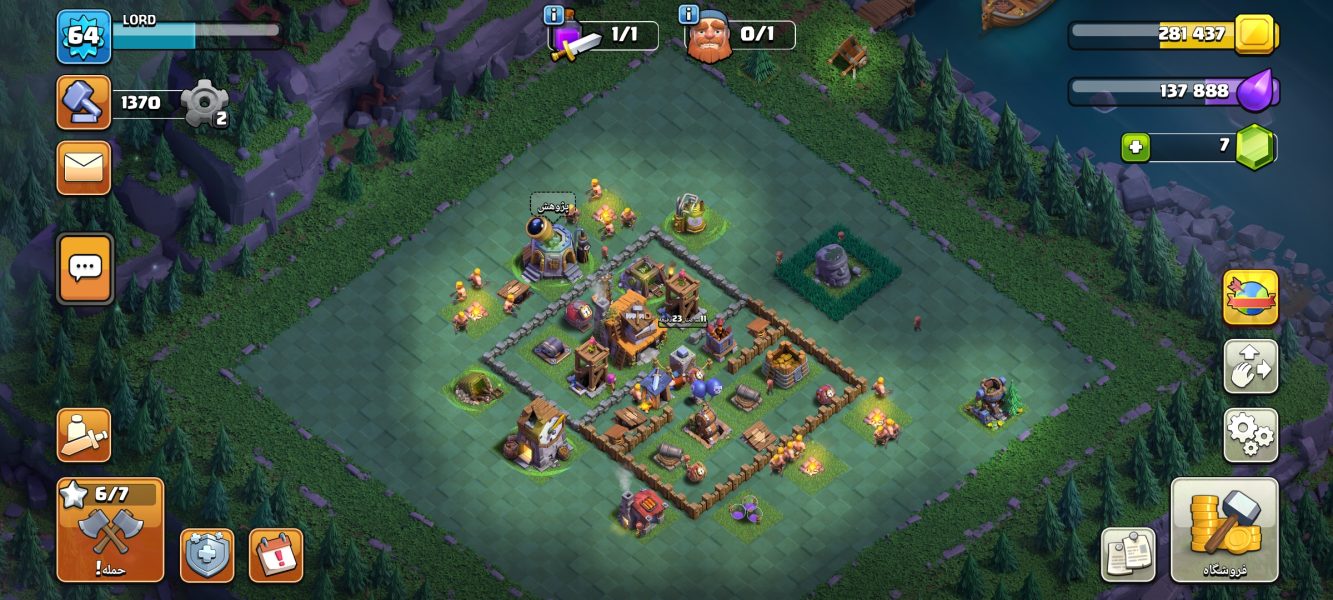Open the mail inbox envelope

pos(84,168)
